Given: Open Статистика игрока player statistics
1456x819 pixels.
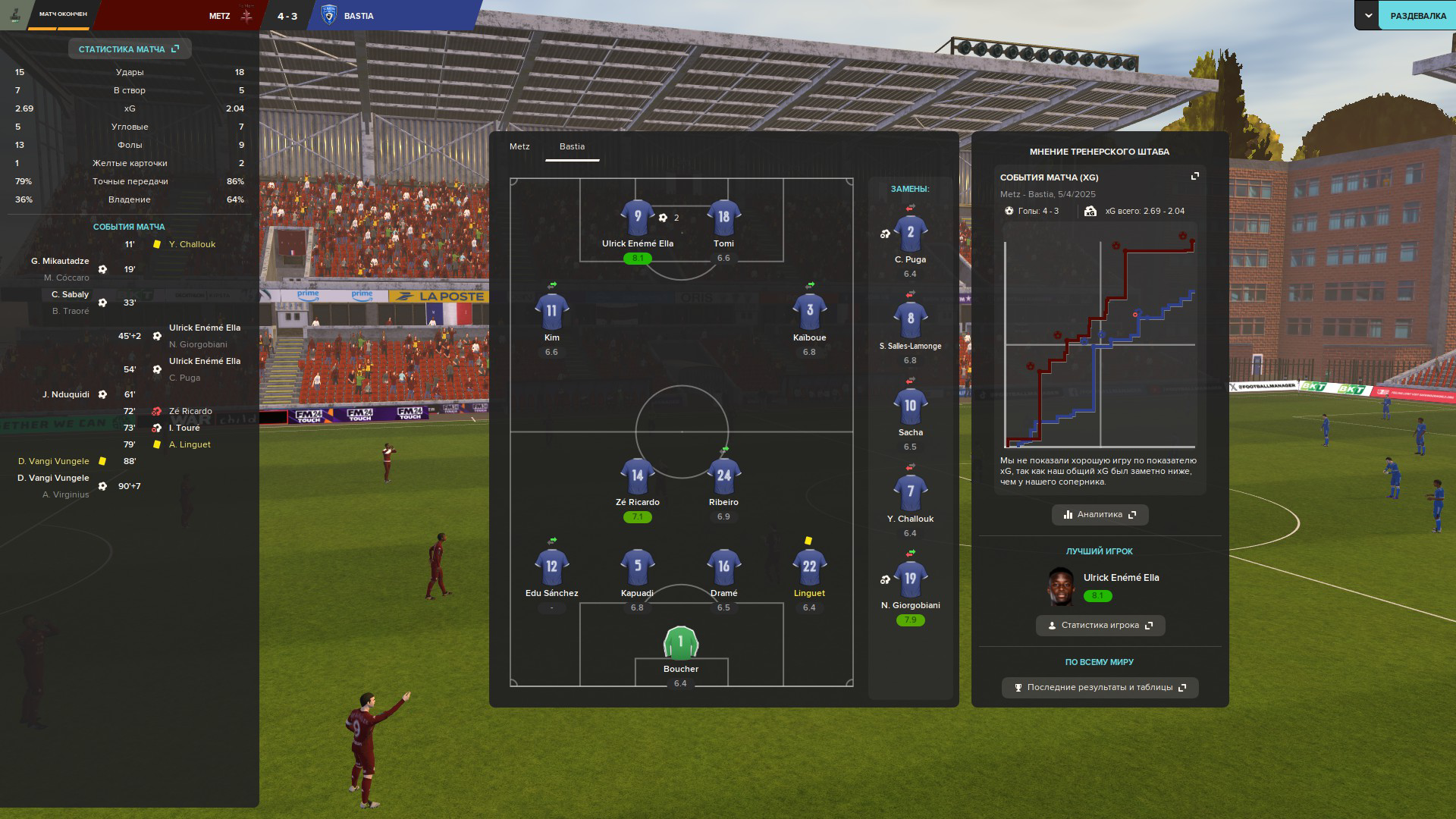Looking at the screenshot, I should click(x=1100, y=626).
